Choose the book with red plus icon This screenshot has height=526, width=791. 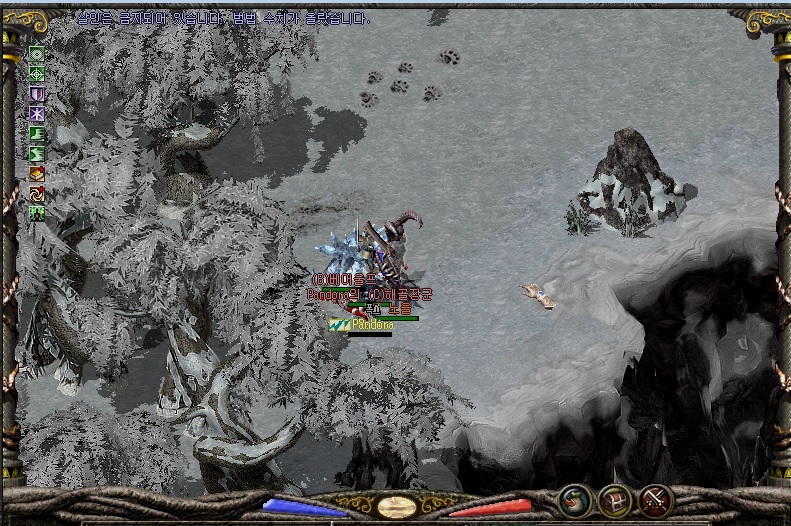point(37,173)
